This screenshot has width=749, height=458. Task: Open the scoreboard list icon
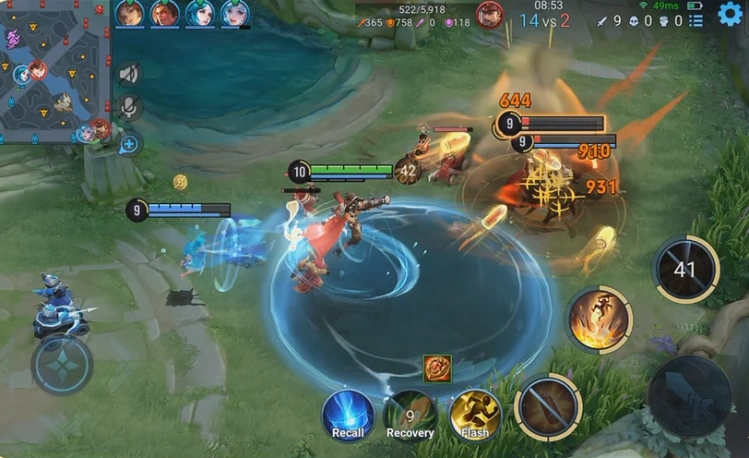[x=696, y=19]
